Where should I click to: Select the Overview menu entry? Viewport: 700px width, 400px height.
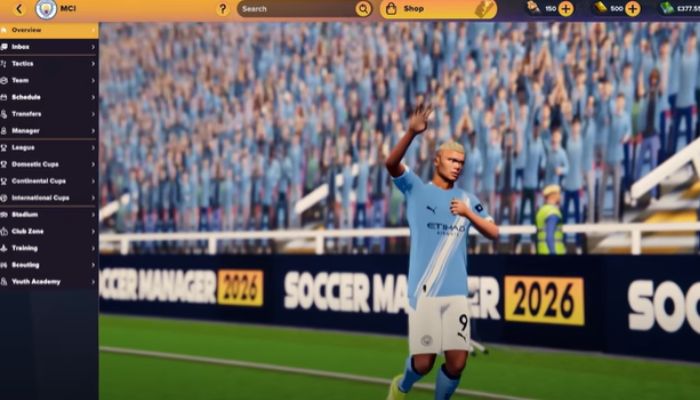pyautogui.click(x=48, y=30)
